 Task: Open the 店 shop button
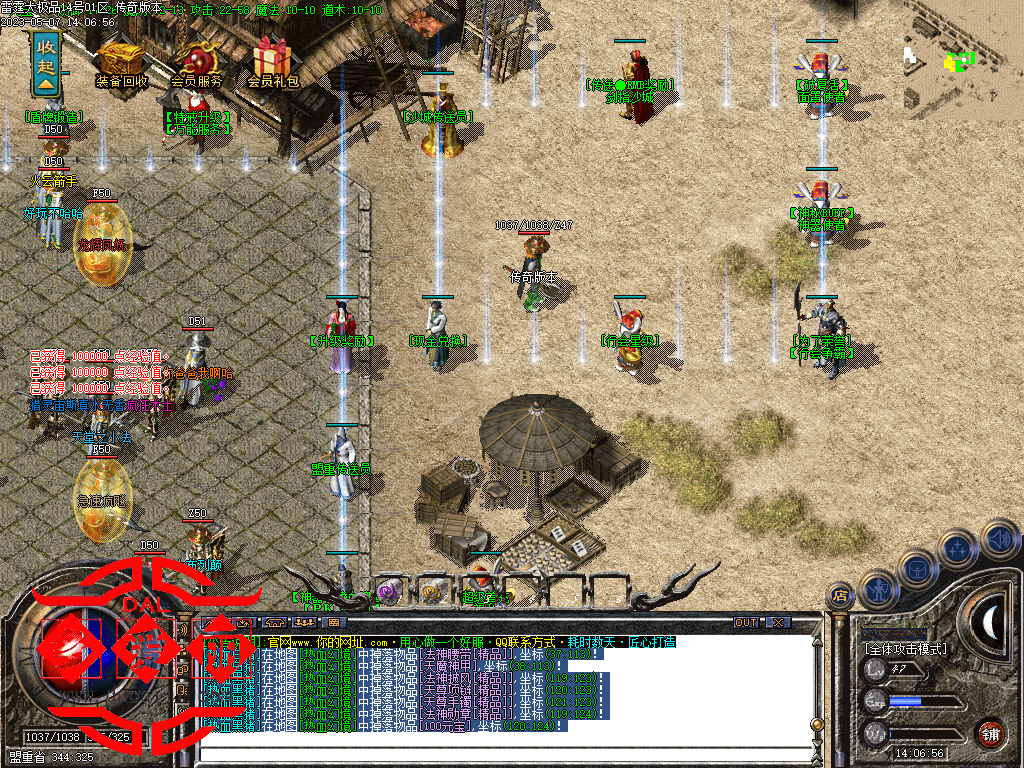pos(840,597)
